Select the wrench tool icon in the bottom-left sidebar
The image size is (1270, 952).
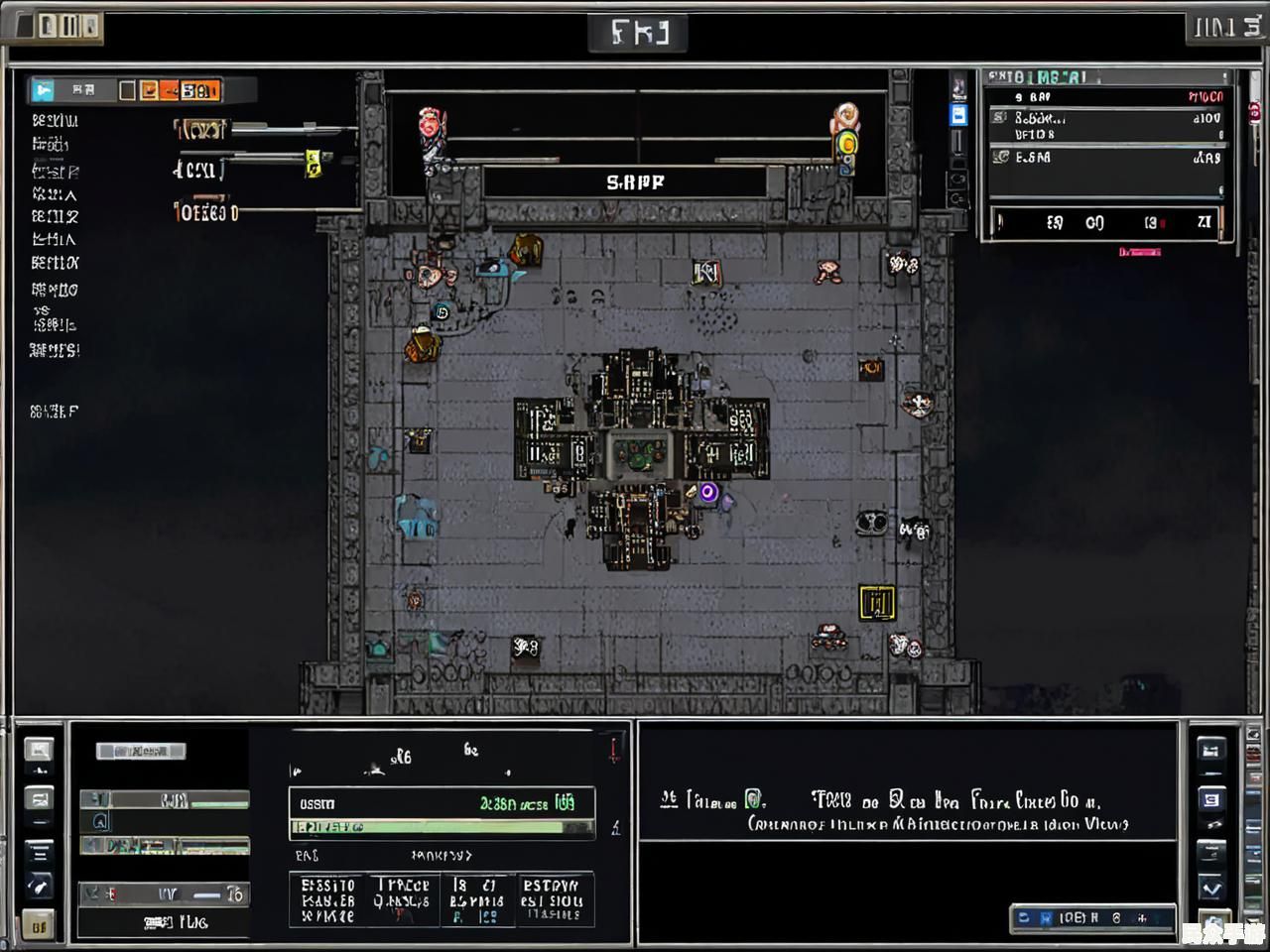(39, 886)
